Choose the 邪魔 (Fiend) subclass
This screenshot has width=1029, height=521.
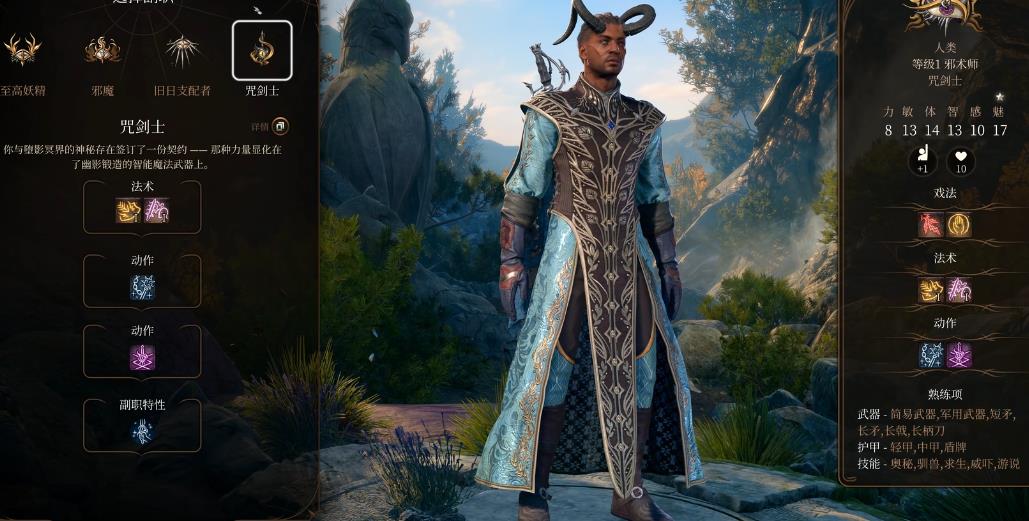click(x=102, y=50)
